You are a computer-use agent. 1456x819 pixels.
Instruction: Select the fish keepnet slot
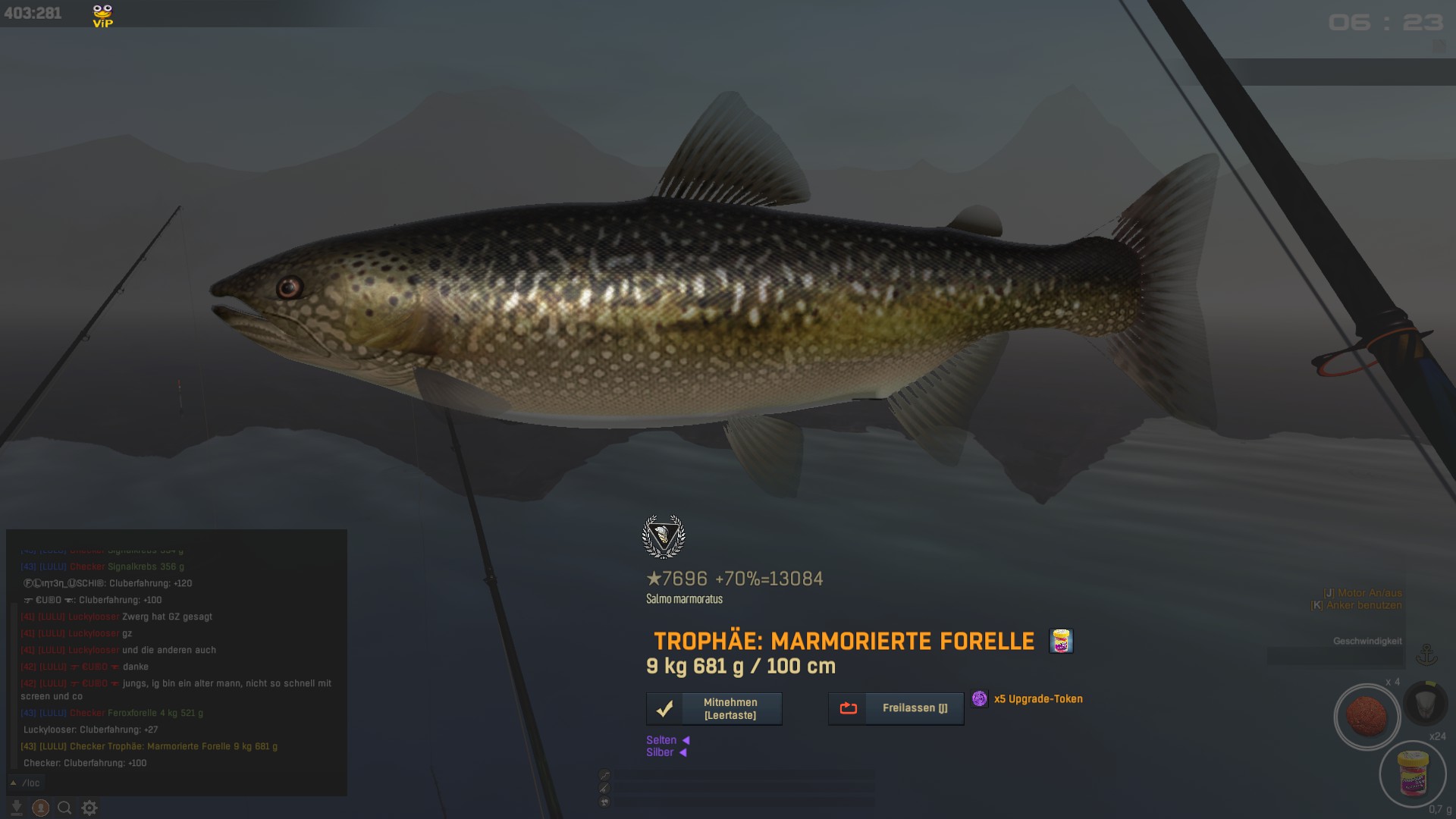point(1426,702)
